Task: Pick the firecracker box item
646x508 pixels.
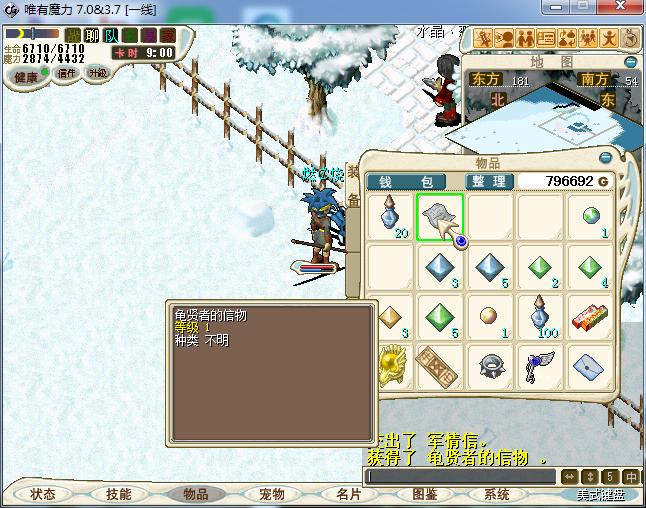Action: point(590,318)
